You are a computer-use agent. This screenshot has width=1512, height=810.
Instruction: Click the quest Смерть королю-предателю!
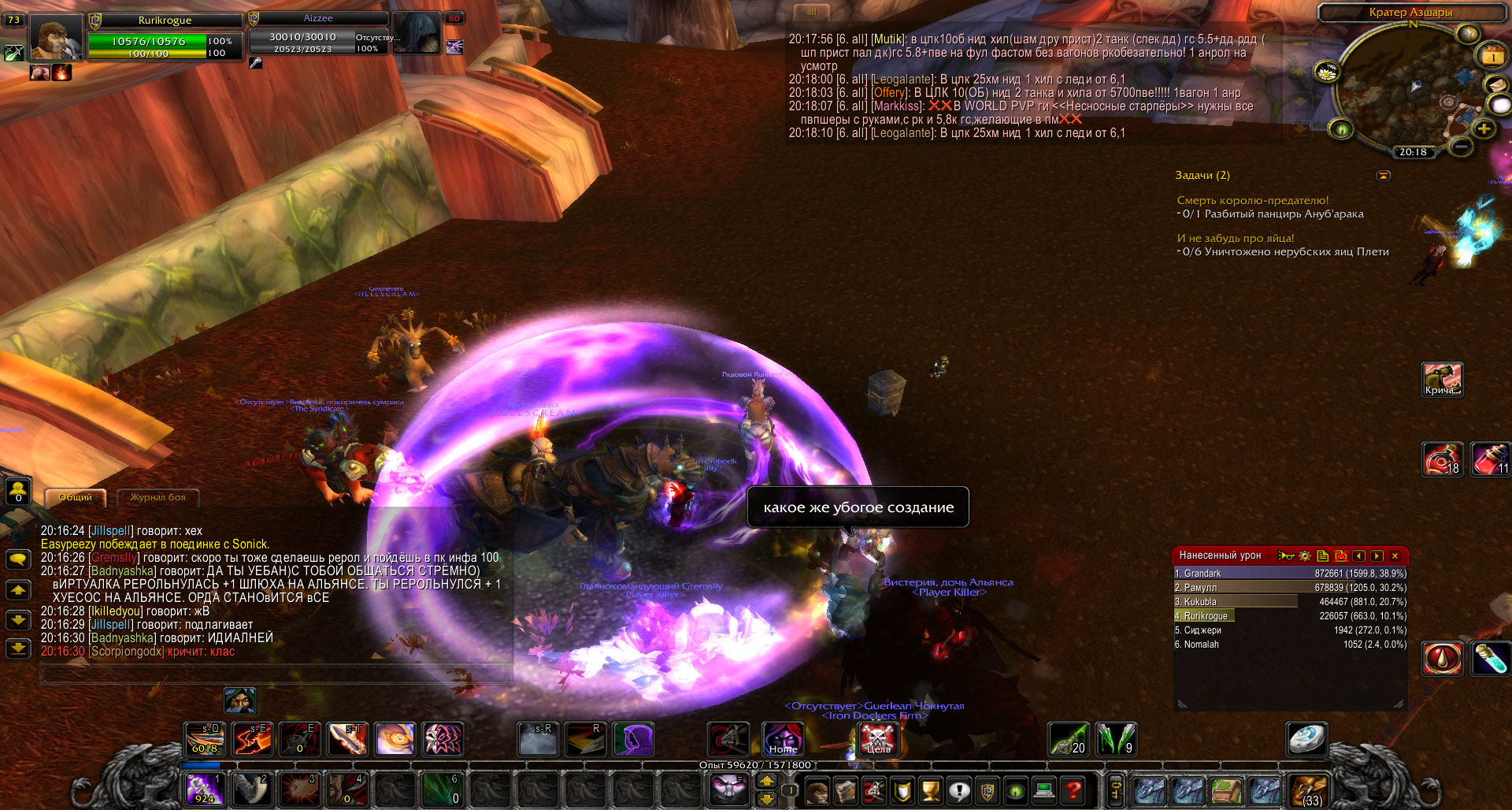coord(1252,200)
